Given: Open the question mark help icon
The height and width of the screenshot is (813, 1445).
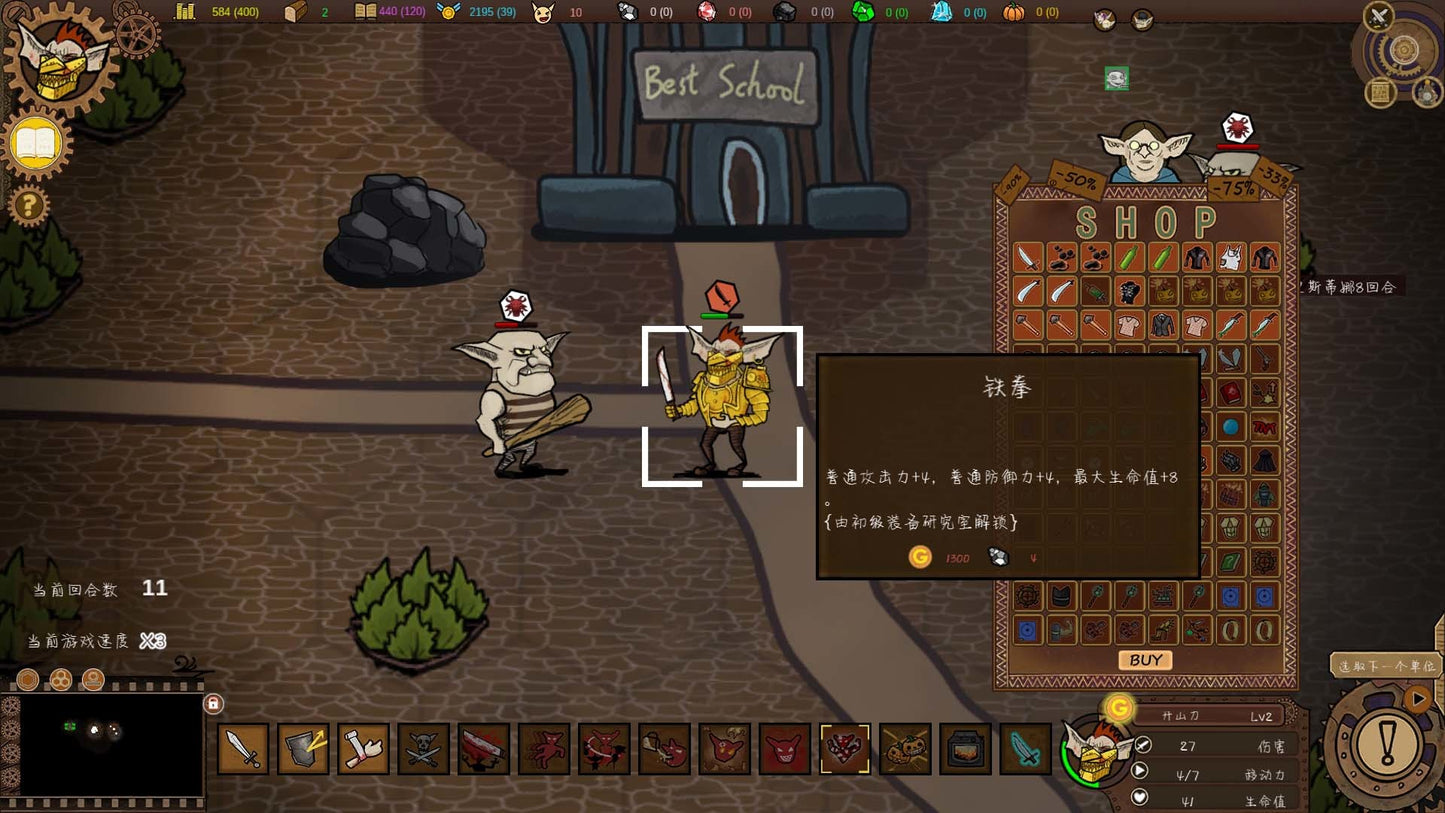Looking at the screenshot, I should [29, 207].
